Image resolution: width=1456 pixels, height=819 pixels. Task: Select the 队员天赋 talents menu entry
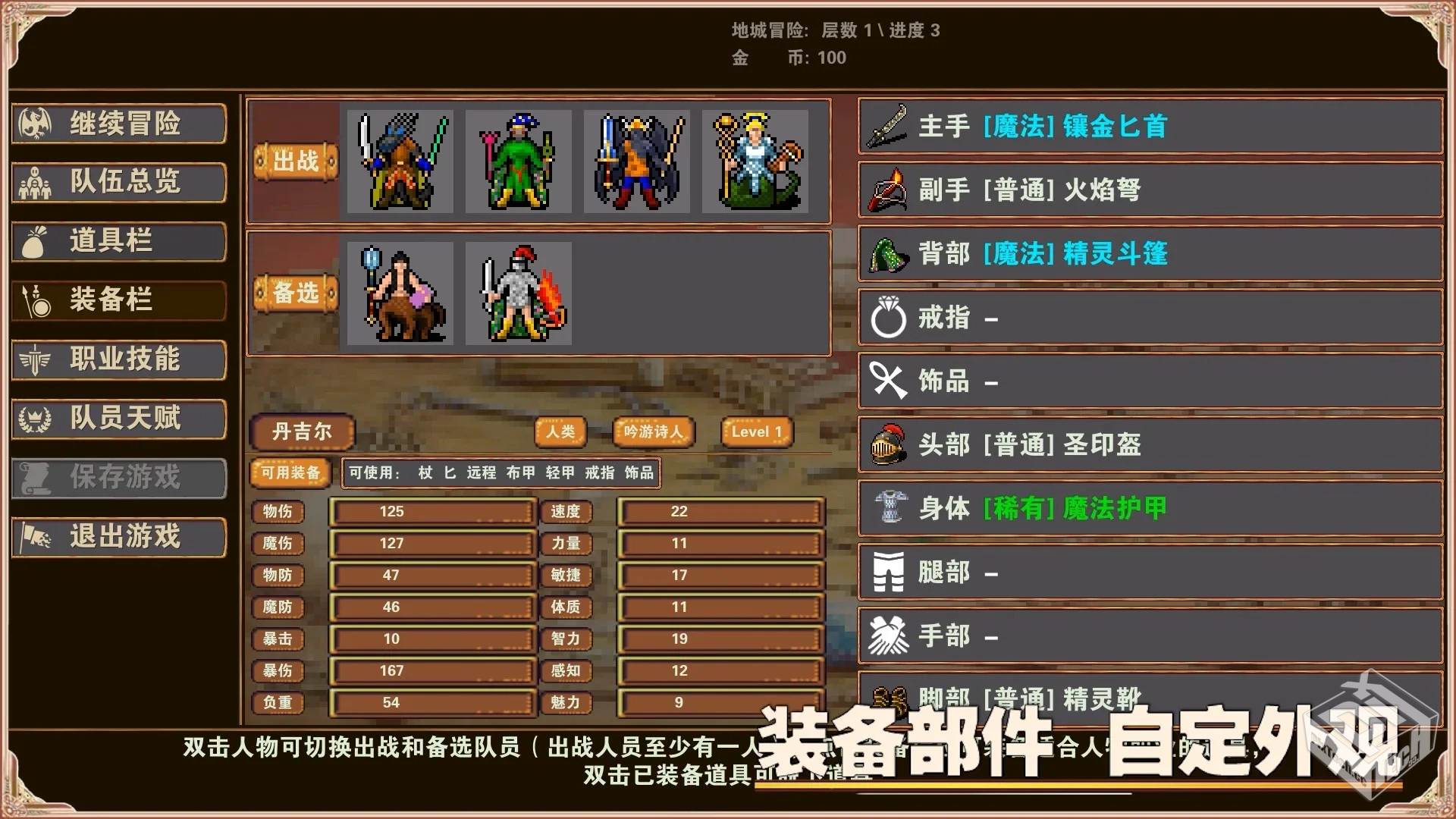[118, 419]
